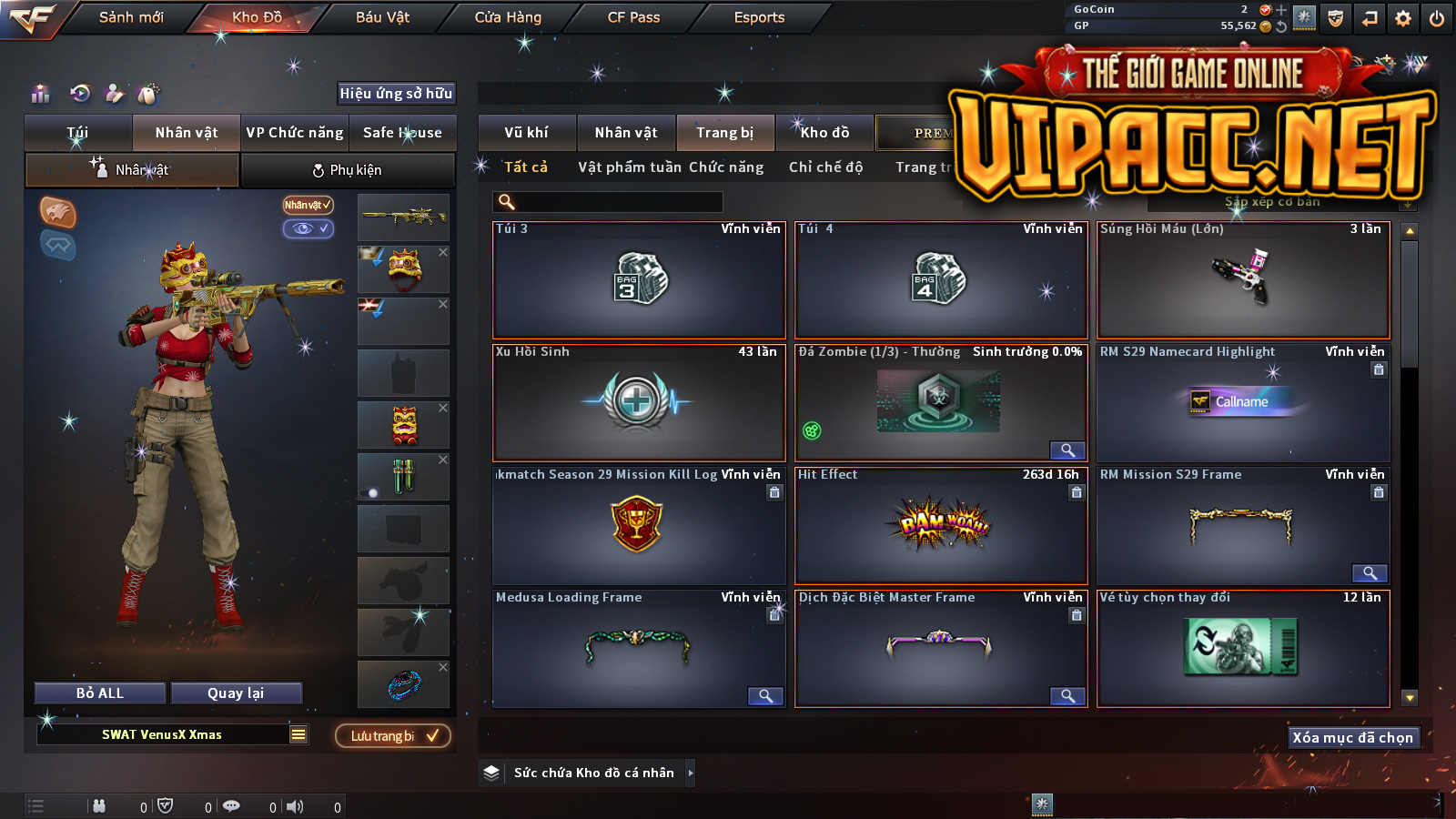Choose the Xu Hồi Sinh revive coin
1456x819 pixels.
pyautogui.click(x=639, y=402)
